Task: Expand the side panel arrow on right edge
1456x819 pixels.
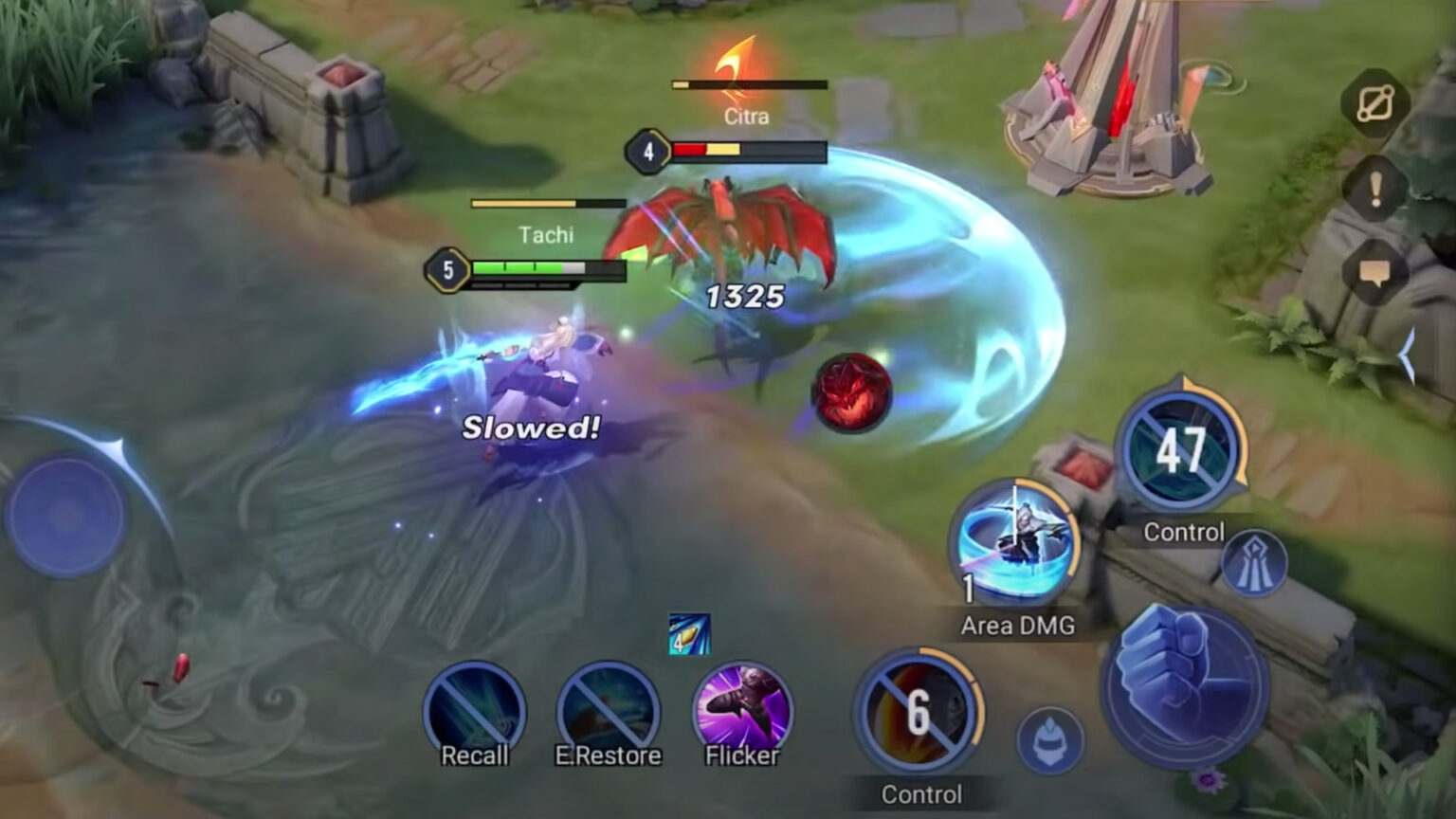Action: tap(1409, 356)
